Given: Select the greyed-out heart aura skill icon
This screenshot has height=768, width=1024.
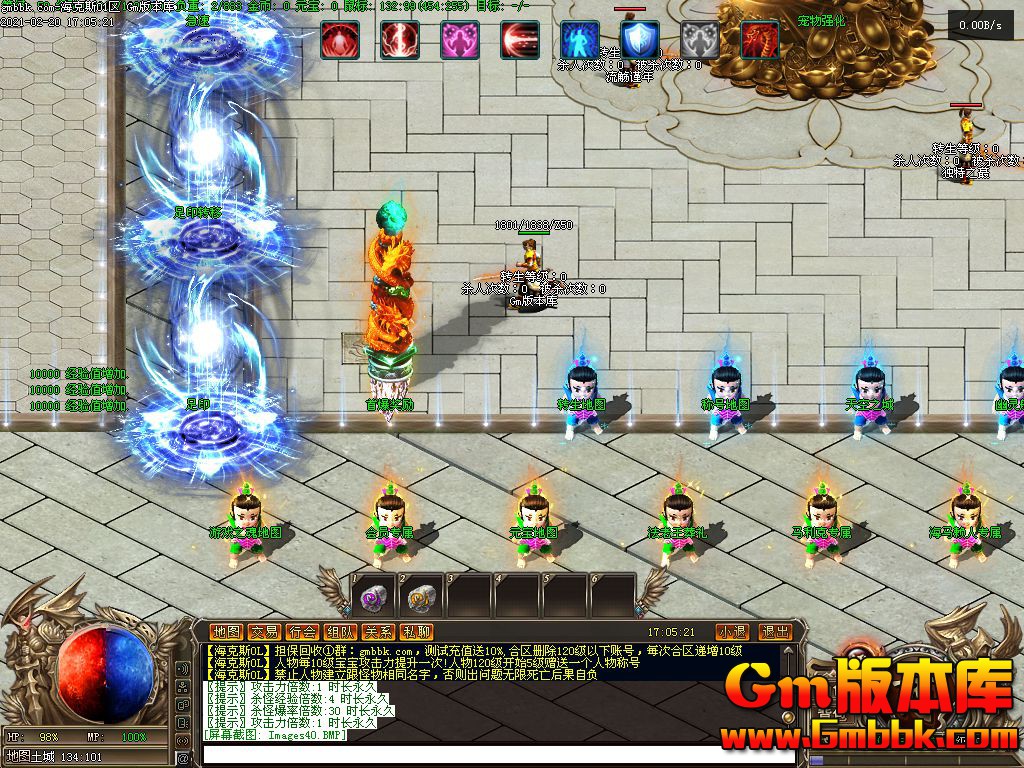Looking at the screenshot, I should point(700,40).
